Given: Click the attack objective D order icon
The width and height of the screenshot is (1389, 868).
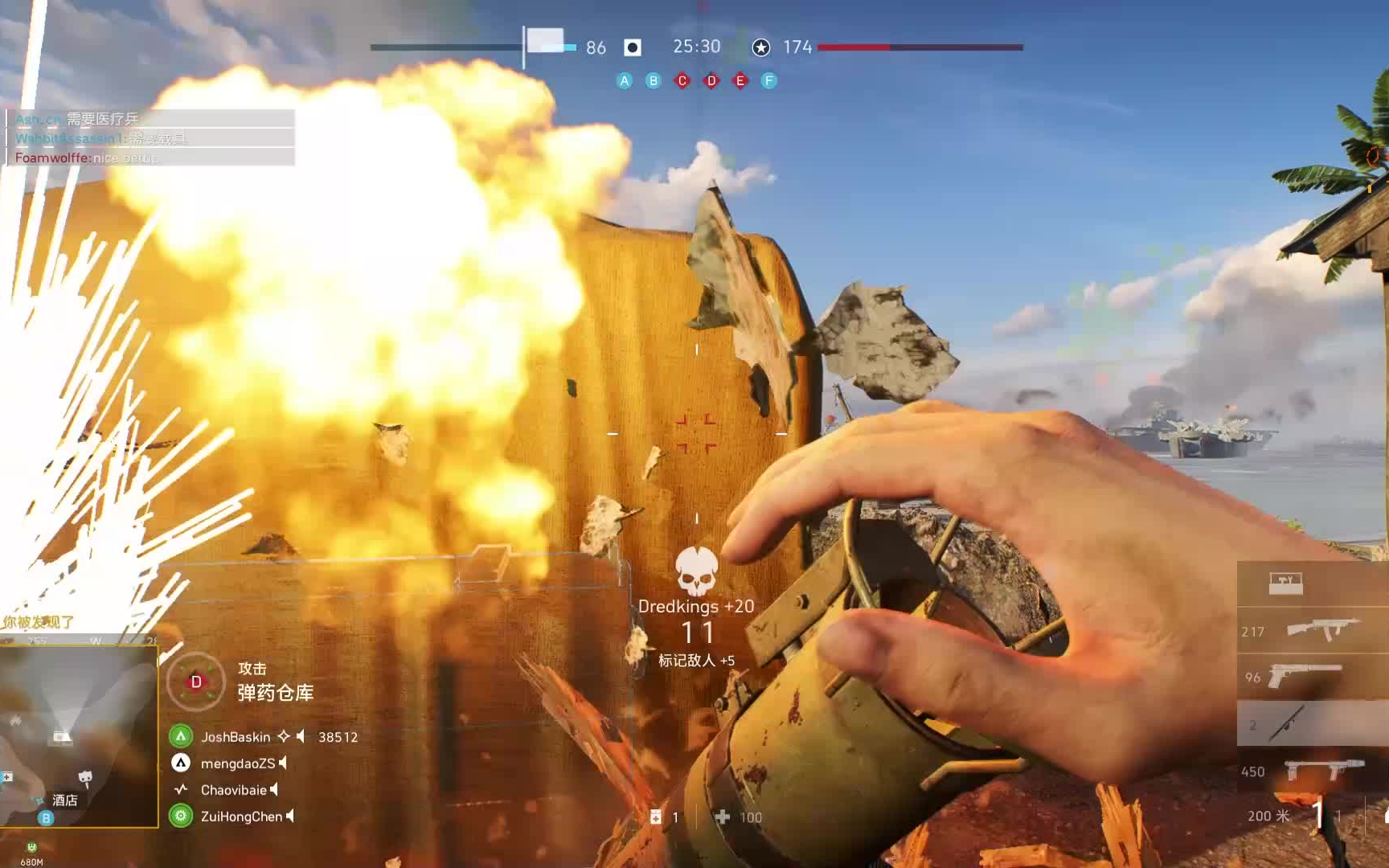Looking at the screenshot, I should click(195, 682).
